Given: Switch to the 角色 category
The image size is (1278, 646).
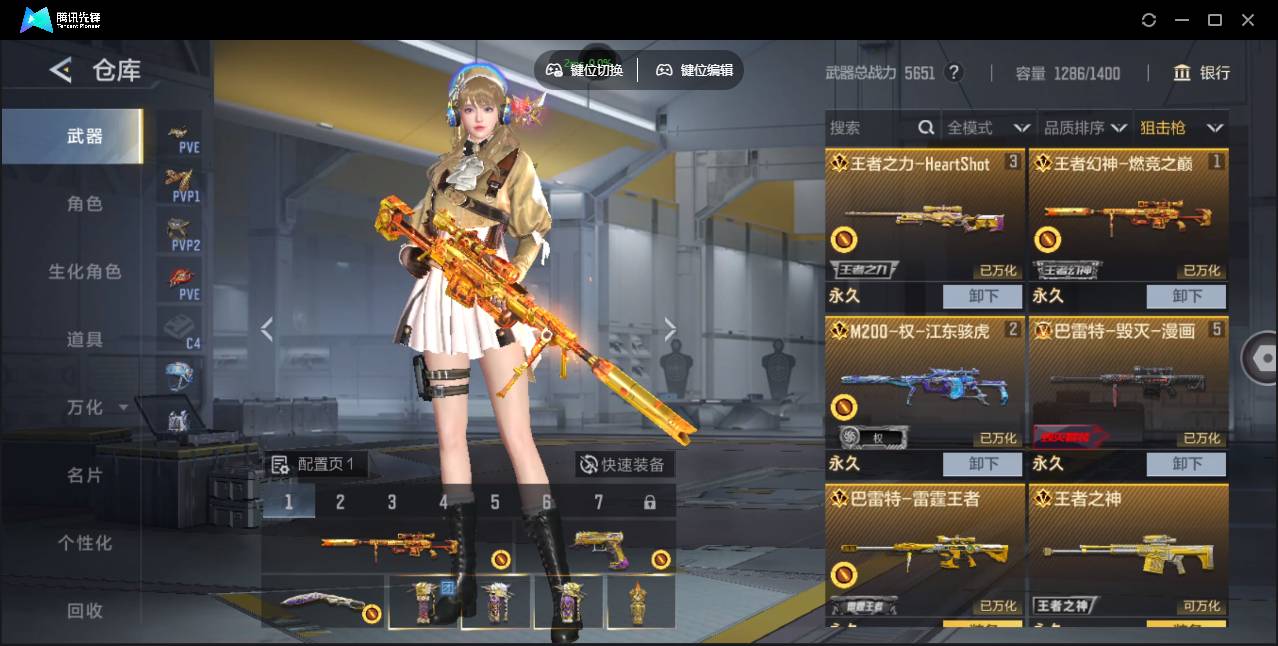Looking at the screenshot, I should tap(85, 204).
